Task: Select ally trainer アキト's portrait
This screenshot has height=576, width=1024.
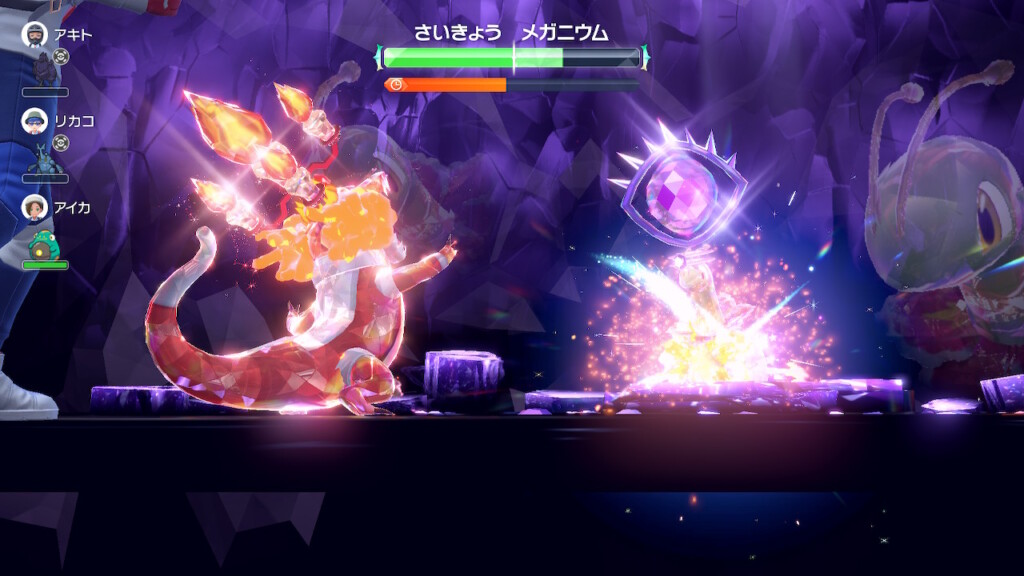Action: click(x=35, y=35)
